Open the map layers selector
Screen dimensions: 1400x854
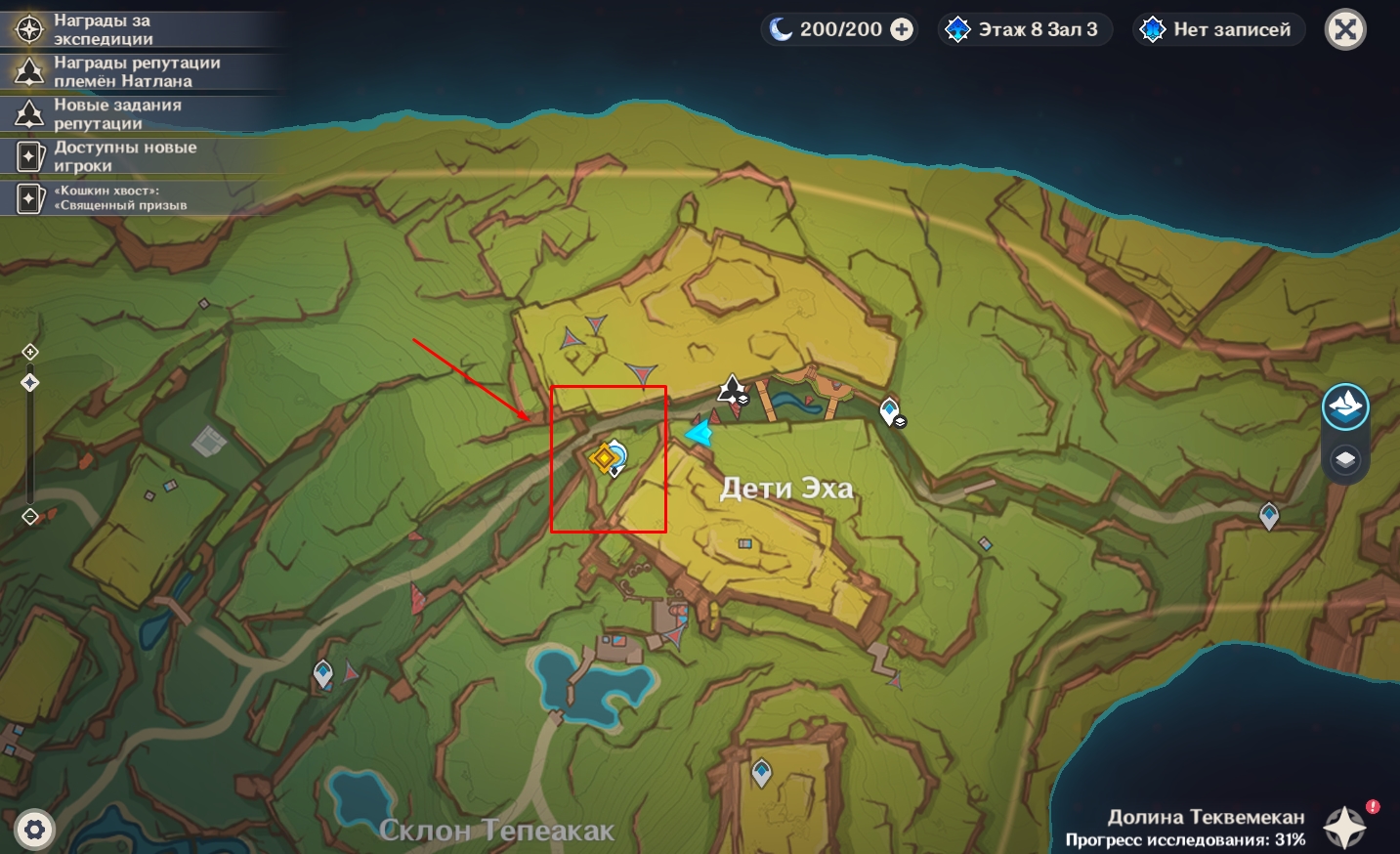click(1345, 459)
